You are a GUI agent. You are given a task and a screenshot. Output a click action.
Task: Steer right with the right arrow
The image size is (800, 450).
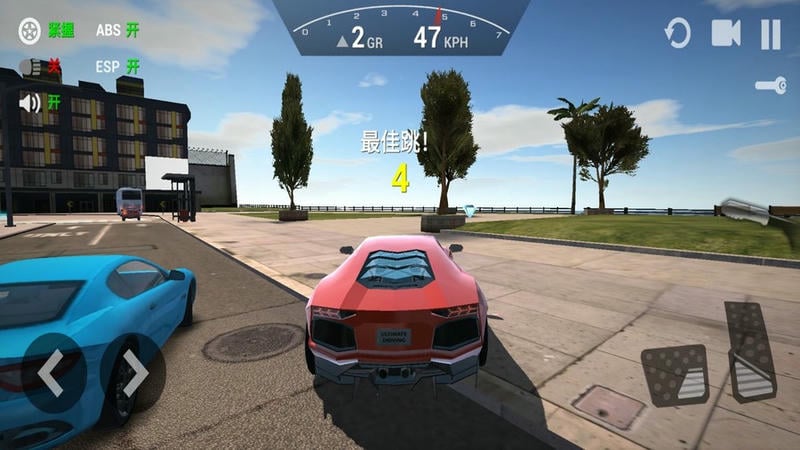(134, 373)
